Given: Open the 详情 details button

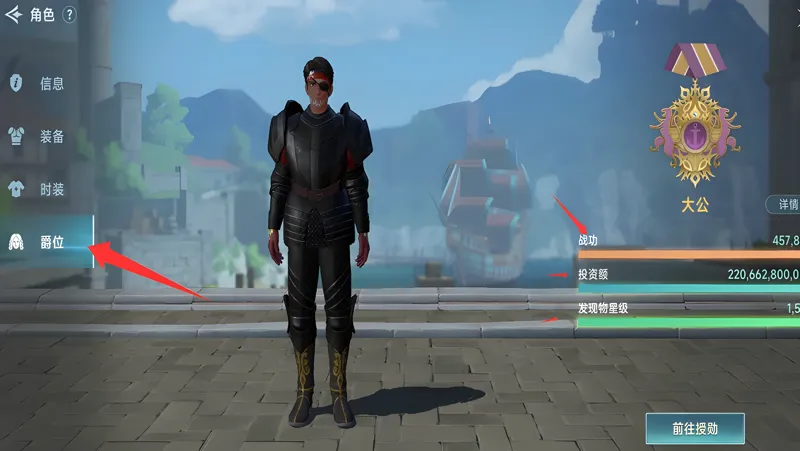Looking at the screenshot, I should pyautogui.click(x=785, y=204).
